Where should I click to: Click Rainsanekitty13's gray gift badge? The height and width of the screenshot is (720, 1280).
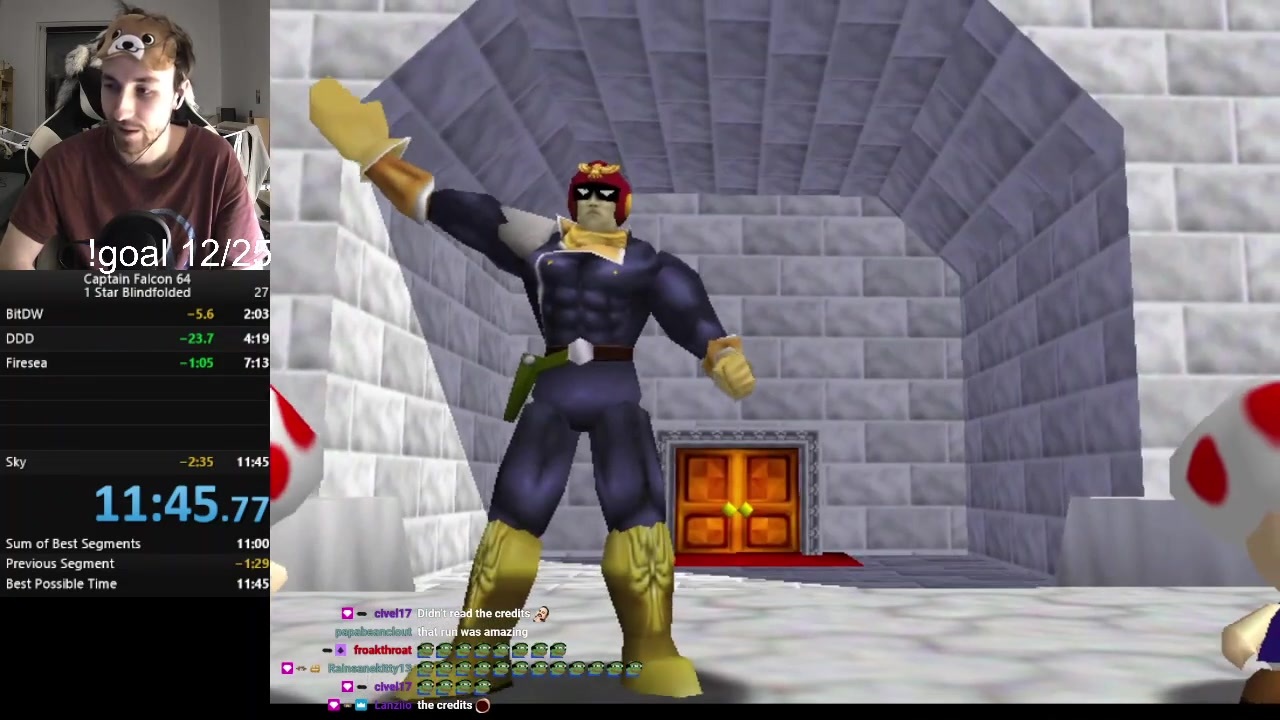300,669
